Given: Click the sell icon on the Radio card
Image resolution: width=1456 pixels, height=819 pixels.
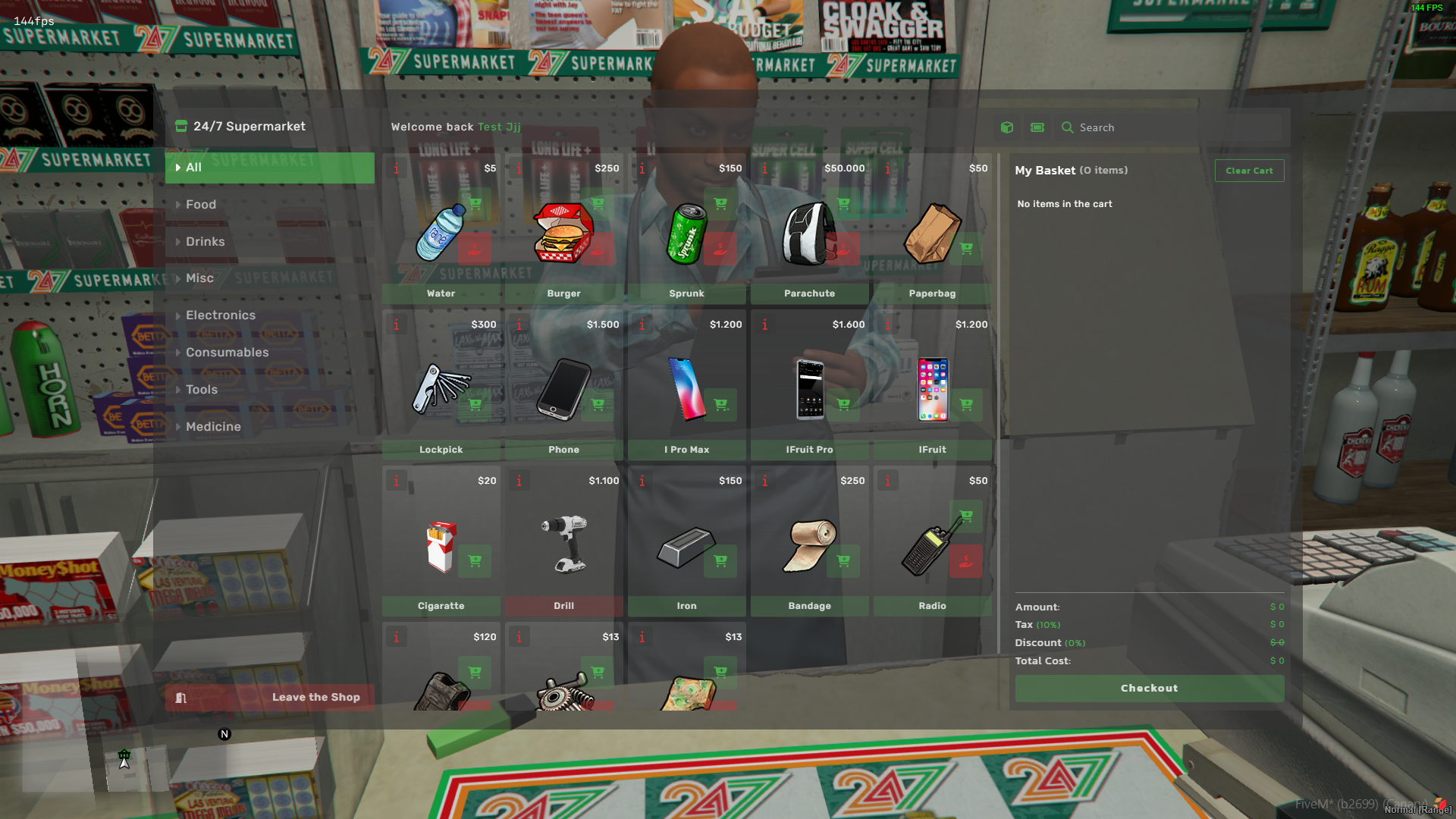Looking at the screenshot, I should click(x=966, y=561).
